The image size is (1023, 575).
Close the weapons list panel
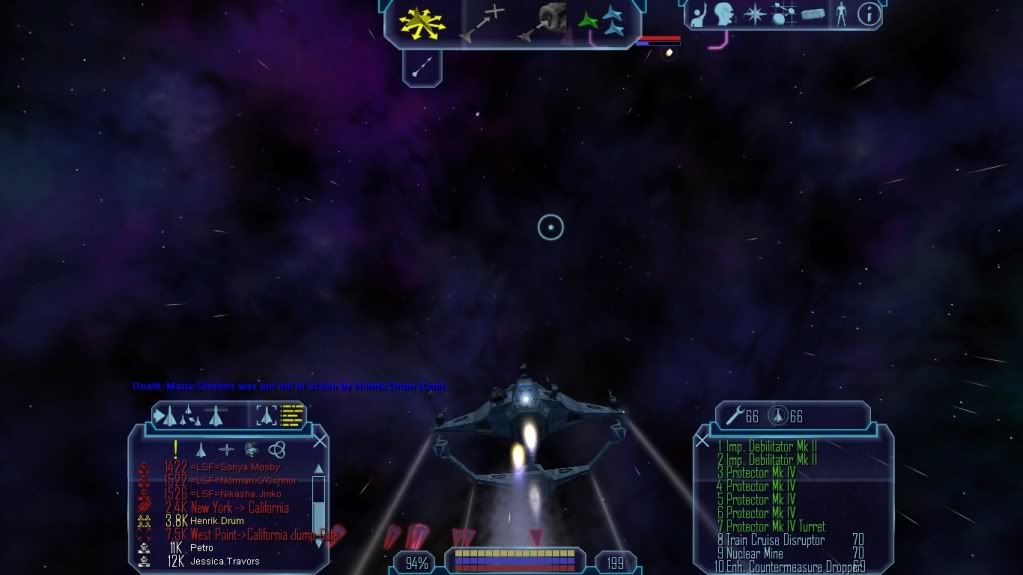(702, 440)
